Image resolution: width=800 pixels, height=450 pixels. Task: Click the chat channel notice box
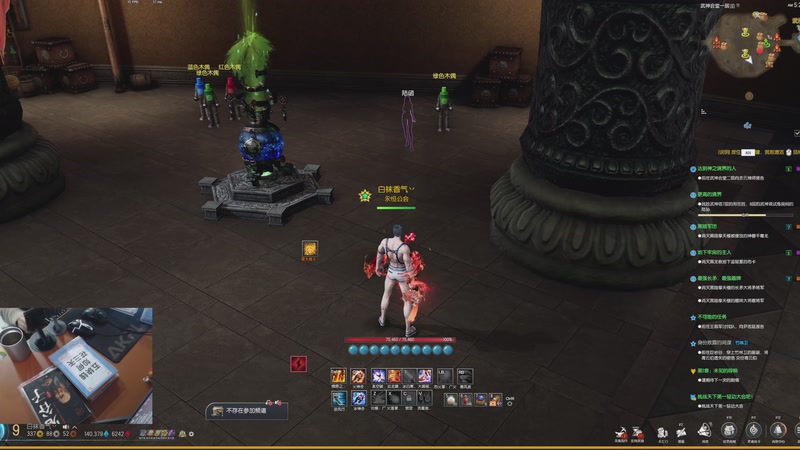tap(247, 411)
